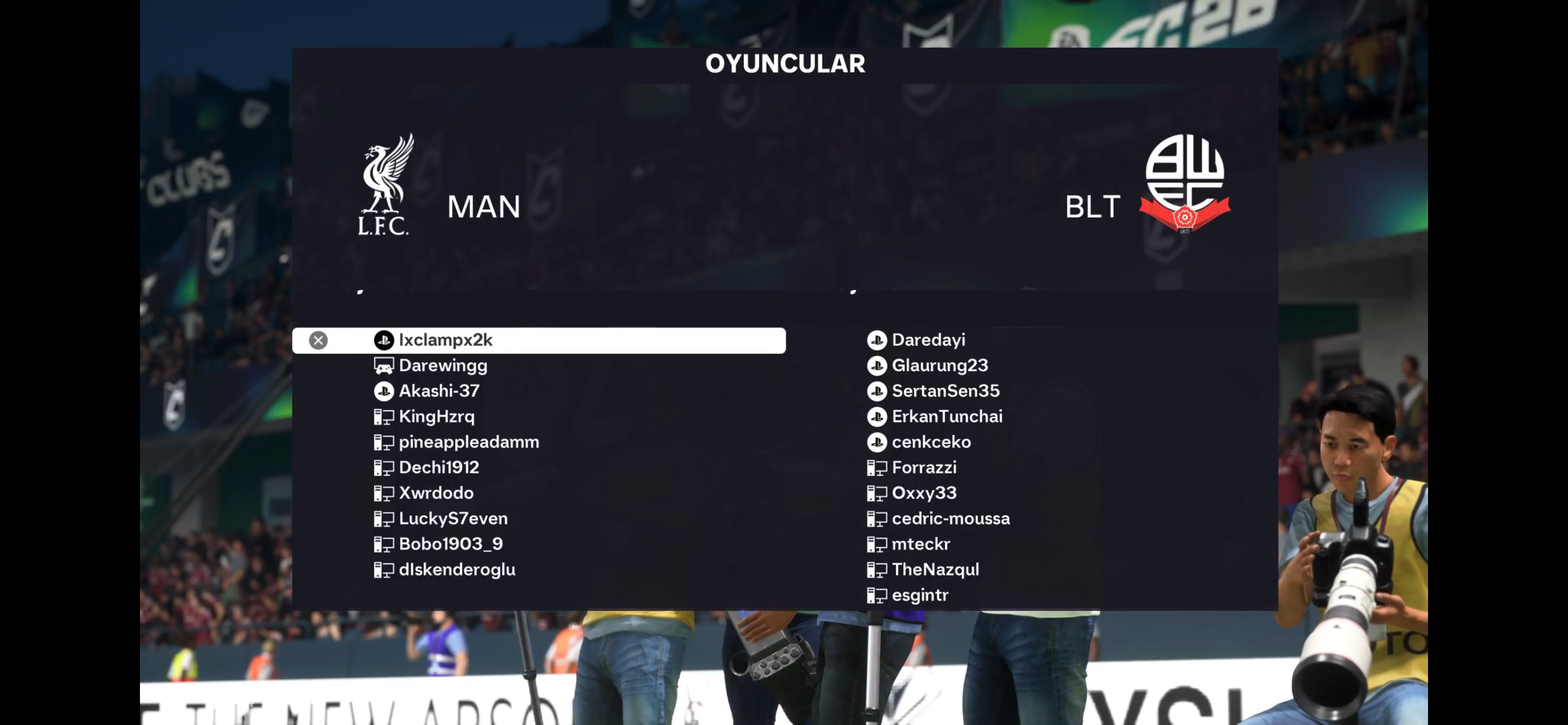
Task: Select ErkanTunchai from the BLT team
Action: (946, 416)
